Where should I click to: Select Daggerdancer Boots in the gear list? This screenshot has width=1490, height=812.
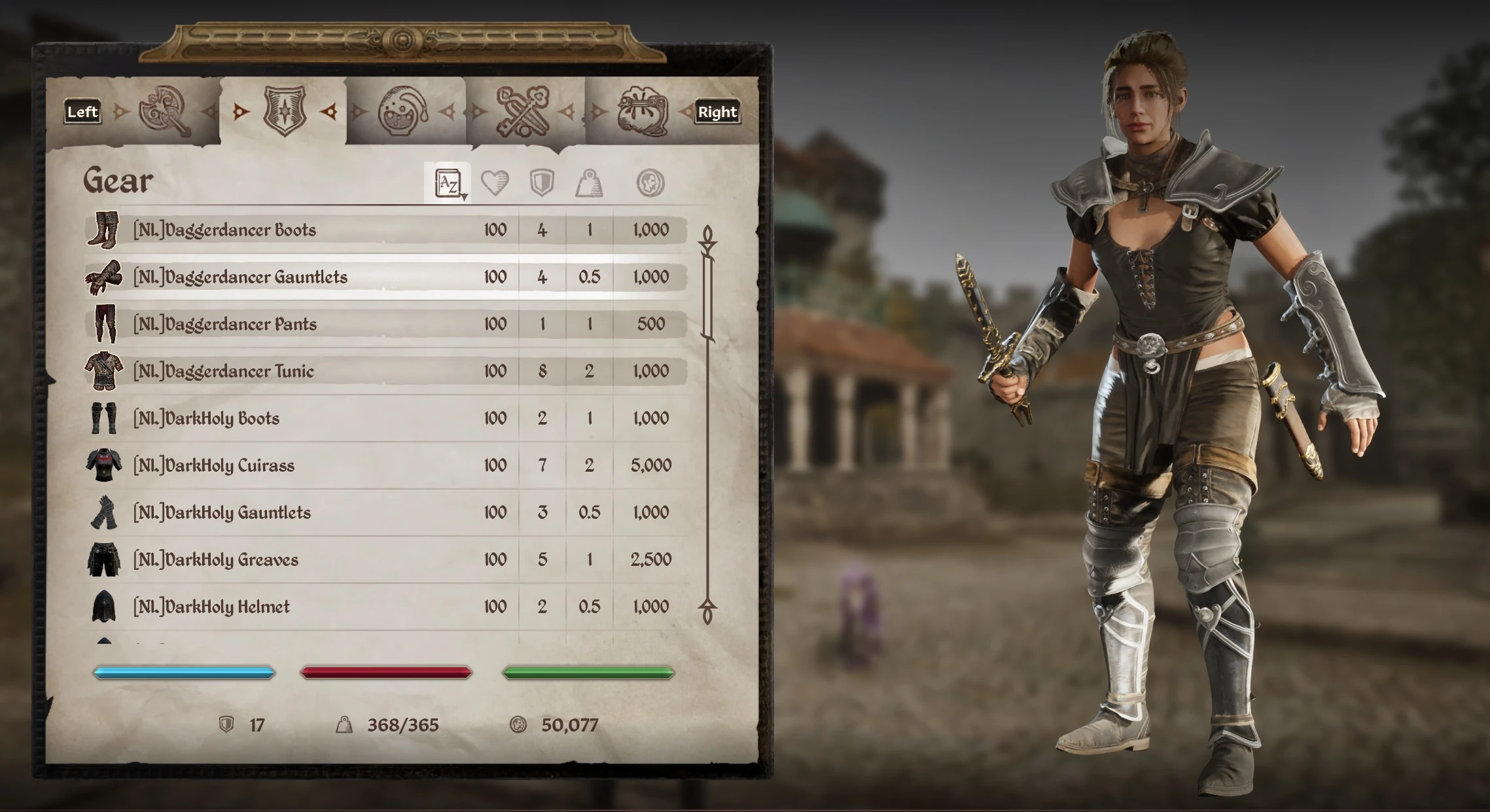[x=224, y=230]
